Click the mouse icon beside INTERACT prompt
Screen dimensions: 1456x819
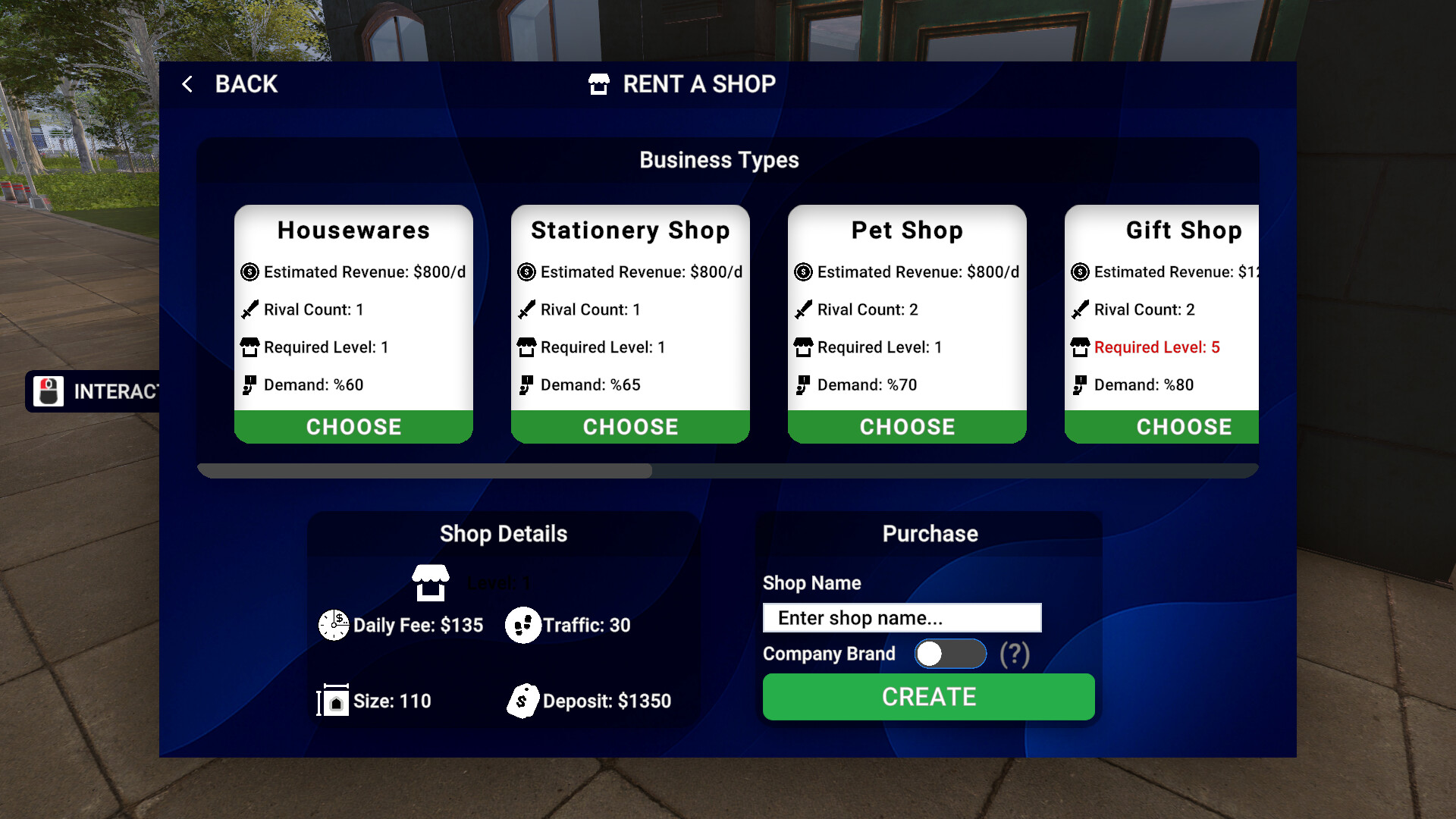point(48,391)
